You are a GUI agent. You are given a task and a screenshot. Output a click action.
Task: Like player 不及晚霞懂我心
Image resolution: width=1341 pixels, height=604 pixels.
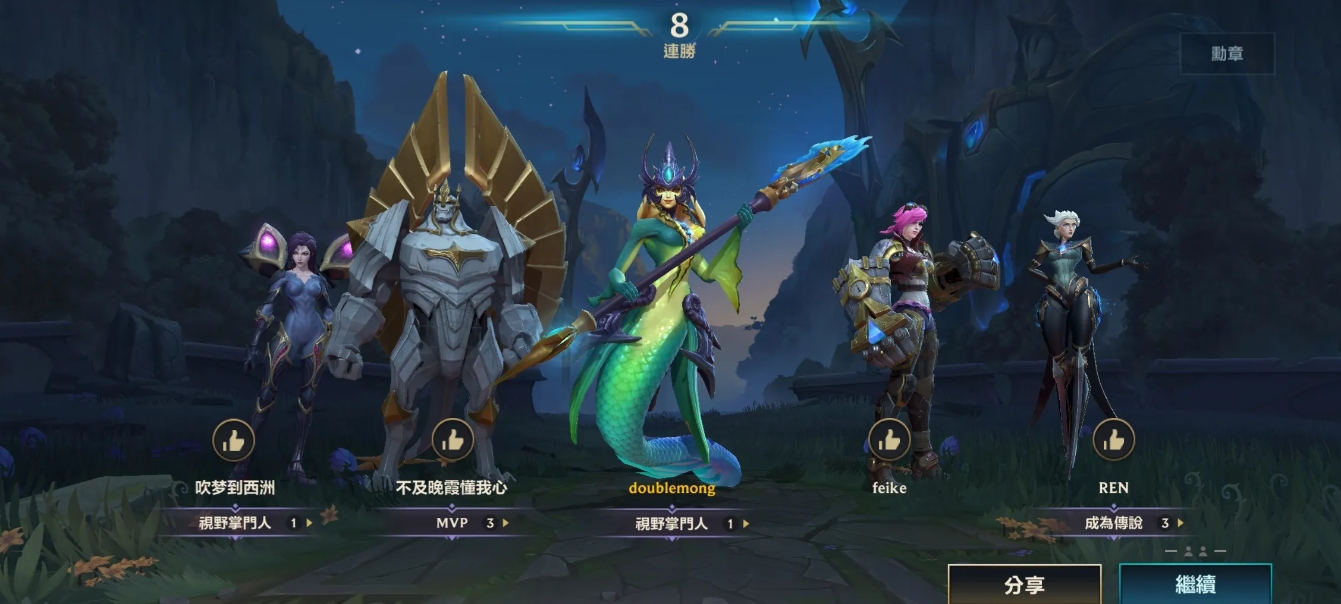[x=452, y=440]
